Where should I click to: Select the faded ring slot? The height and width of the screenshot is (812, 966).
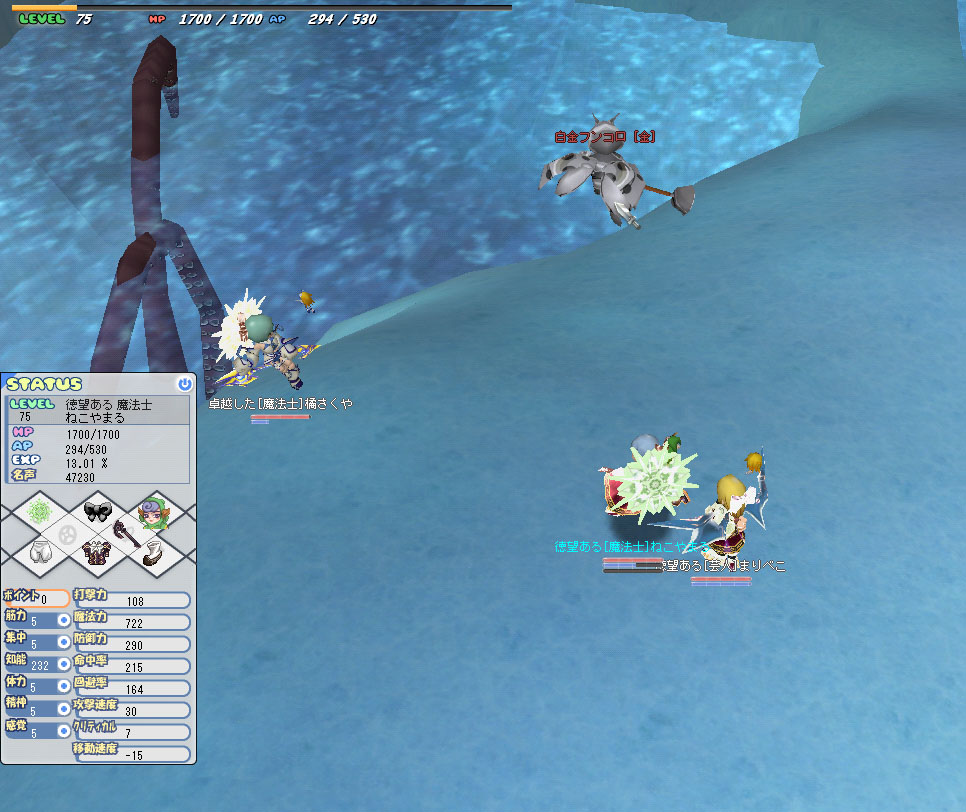click(68, 533)
